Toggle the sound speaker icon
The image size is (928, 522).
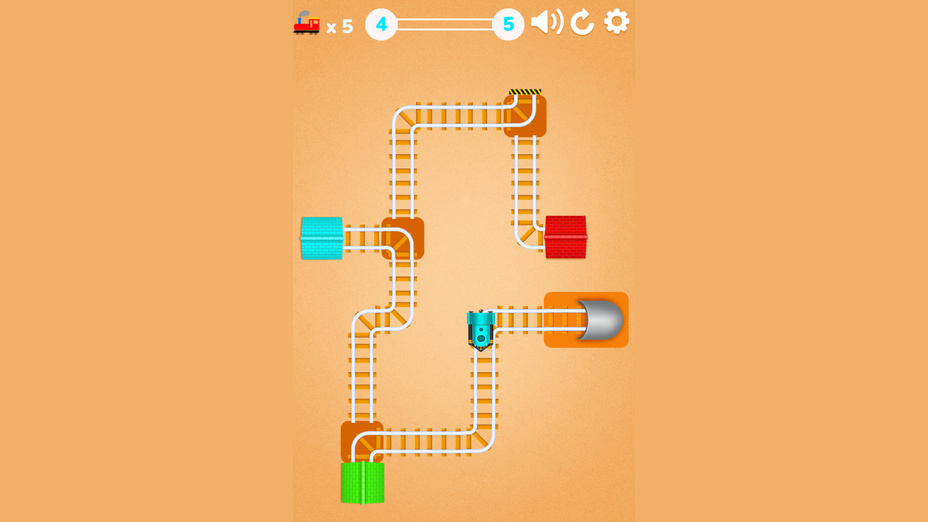[546, 22]
